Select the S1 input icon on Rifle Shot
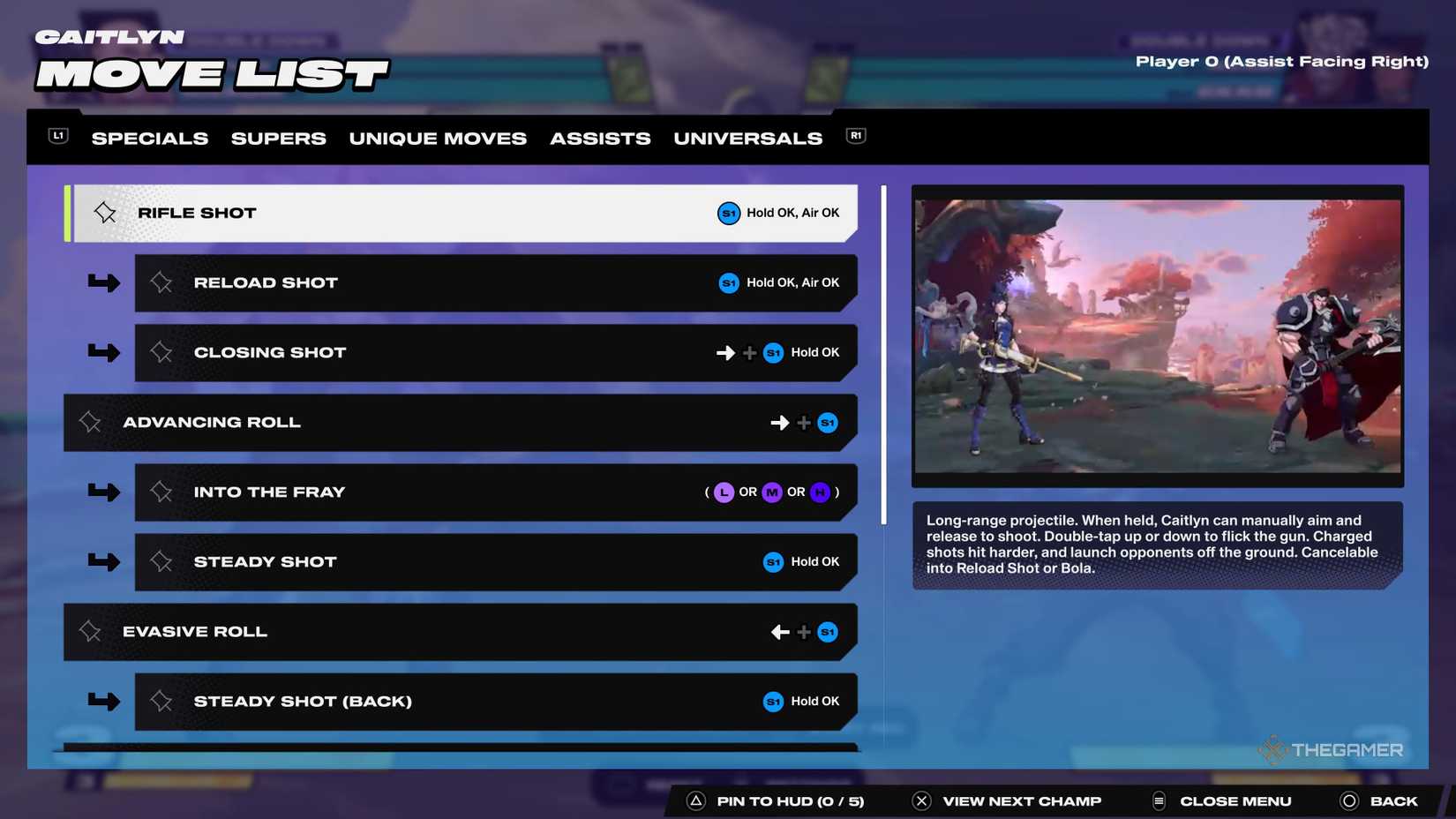This screenshot has height=819, width=1456. (728, 213)
